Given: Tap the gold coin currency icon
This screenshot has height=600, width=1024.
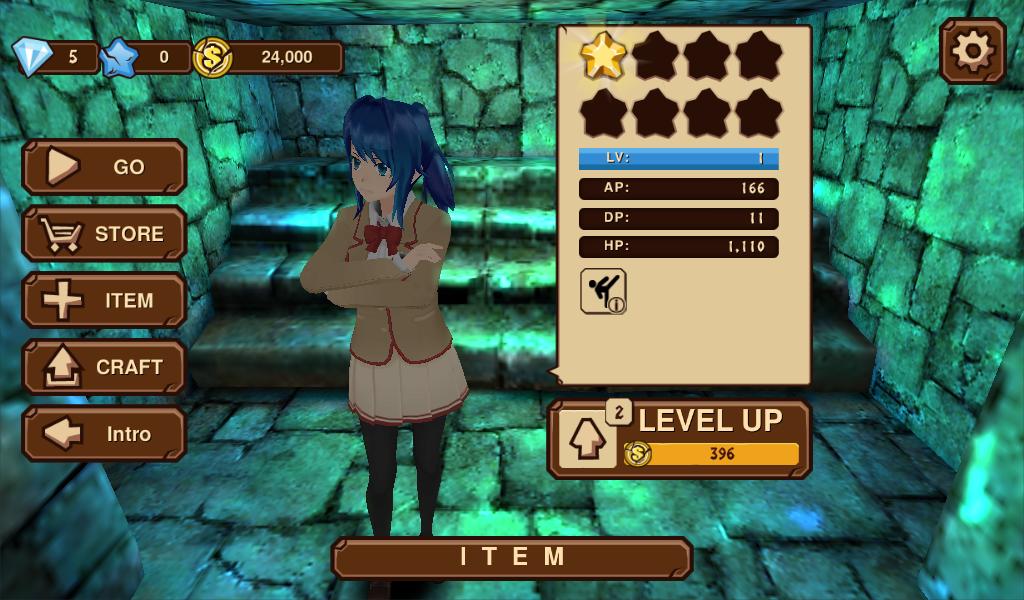Looking at the screenshot, I should coord(212,57).
